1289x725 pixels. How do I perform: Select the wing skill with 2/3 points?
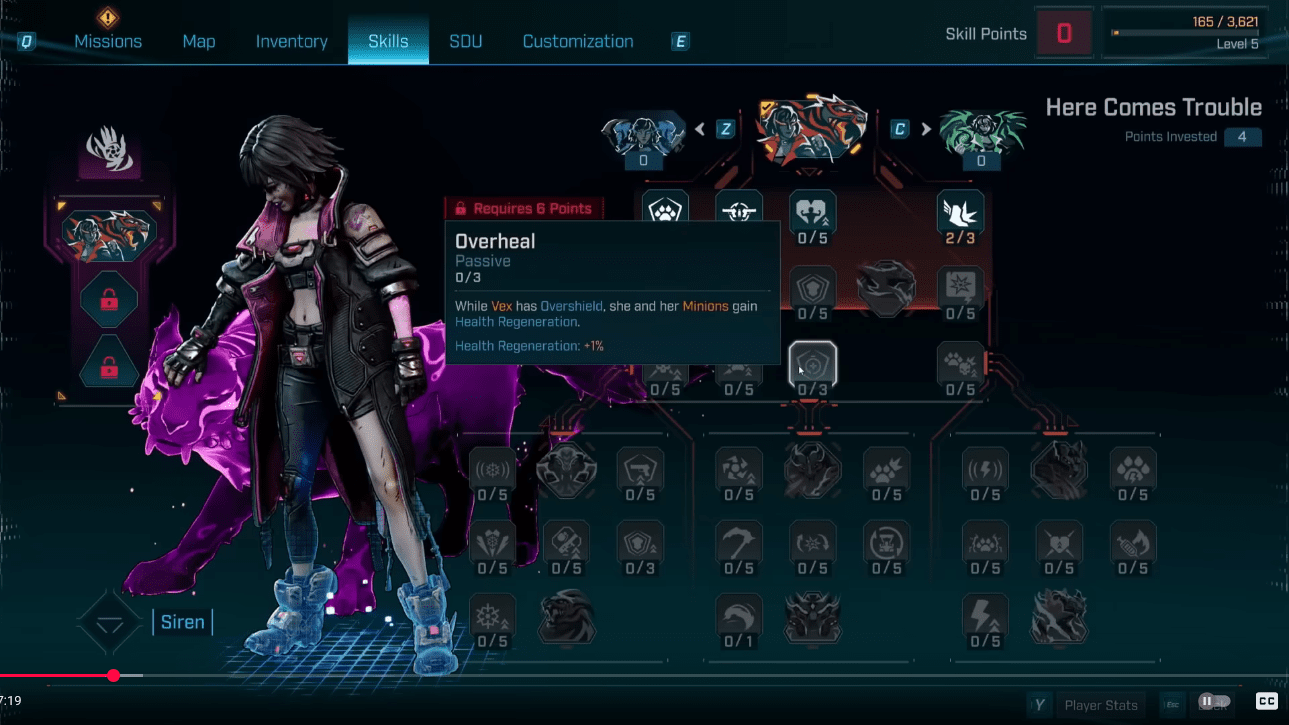click(x=960, y=212)
